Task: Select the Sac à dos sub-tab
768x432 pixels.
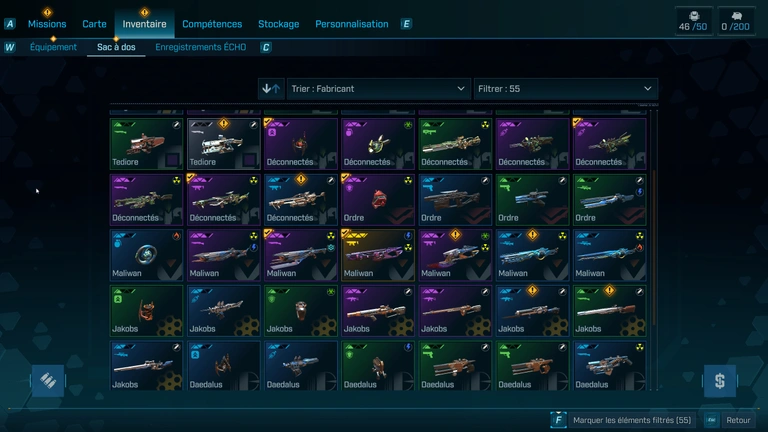Action: pos(116,47)
